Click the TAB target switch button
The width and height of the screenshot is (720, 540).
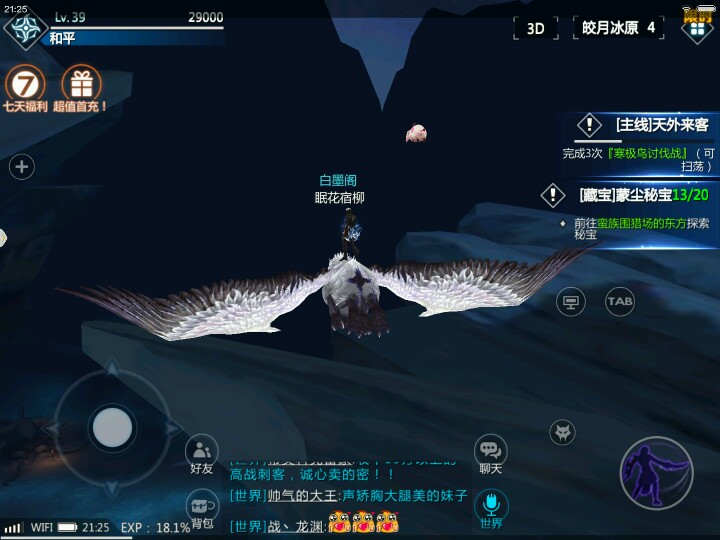(620, 301)
